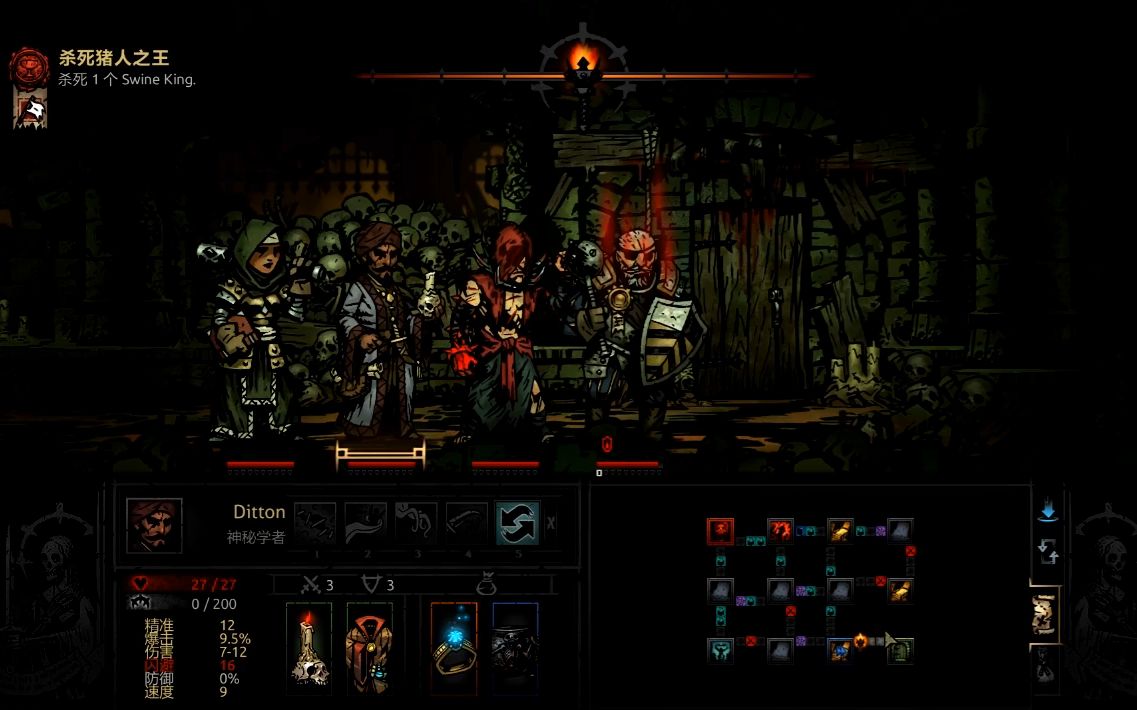This screenshot has width=1137, height=710.
Task: Click the grey up-down arrows button beside map
Action: [1047, 551]
